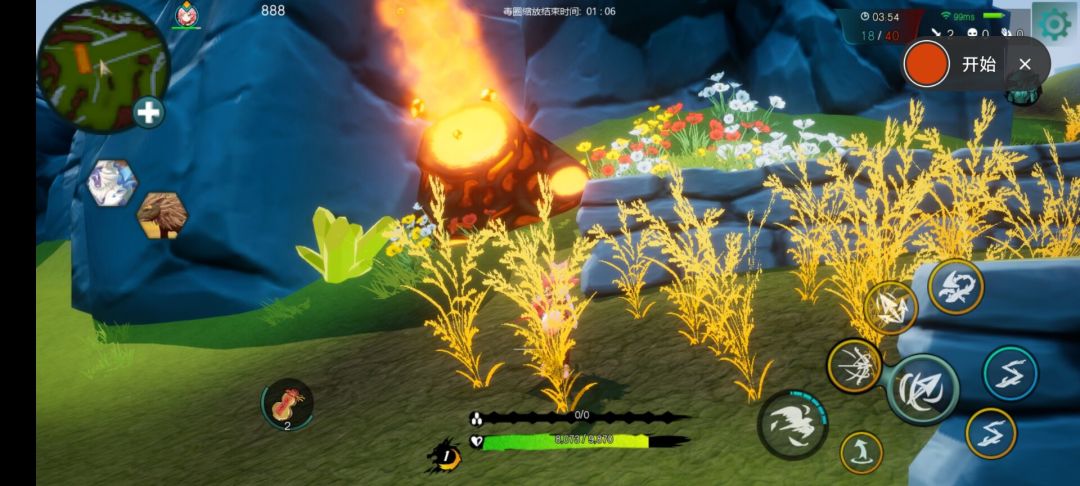
Task: Activate the triple-arrow volley skill
Action: (x=890, y=307)
